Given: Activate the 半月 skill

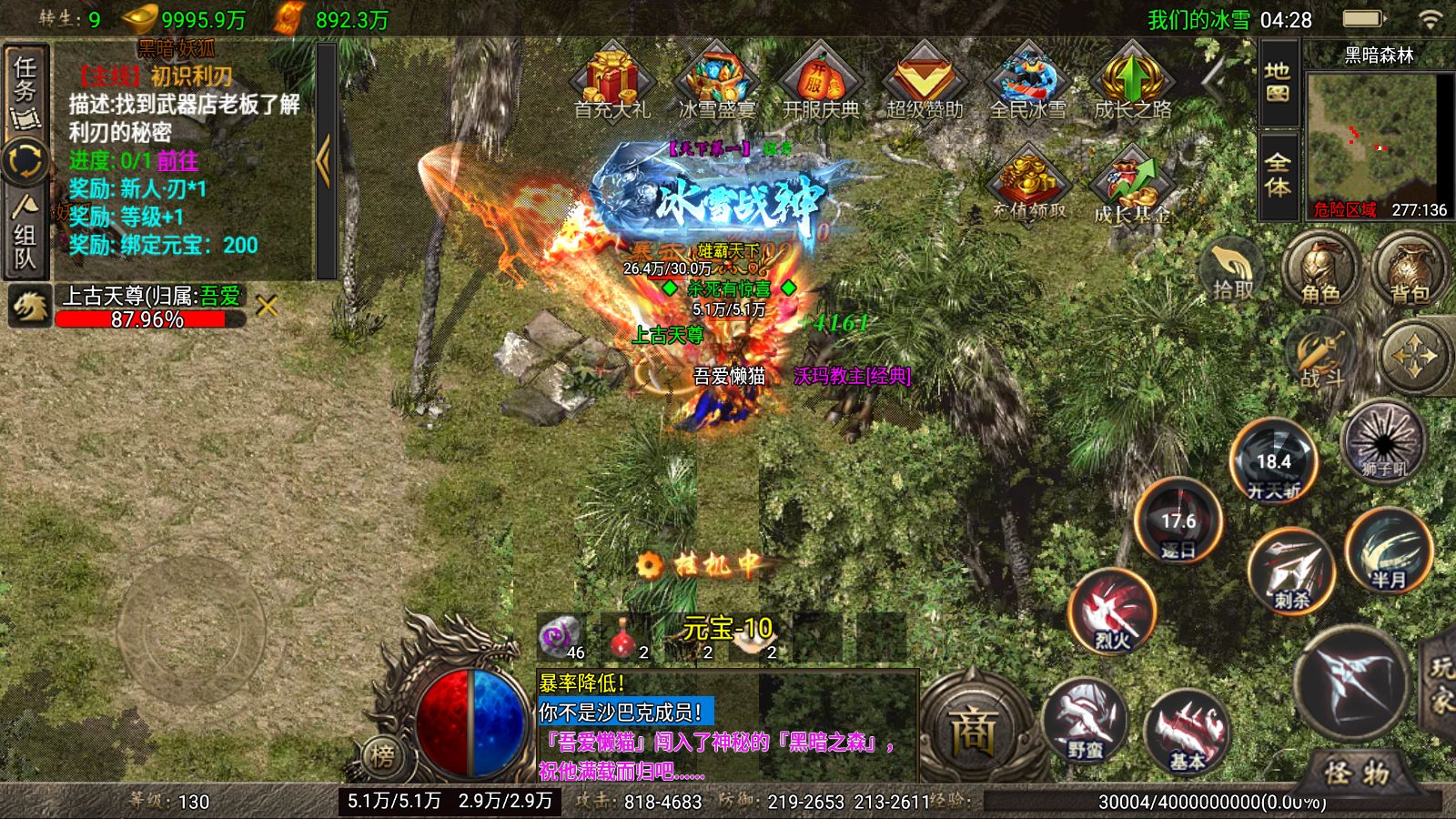Looking at the screenshot, I should click(x=1388, y=552).
